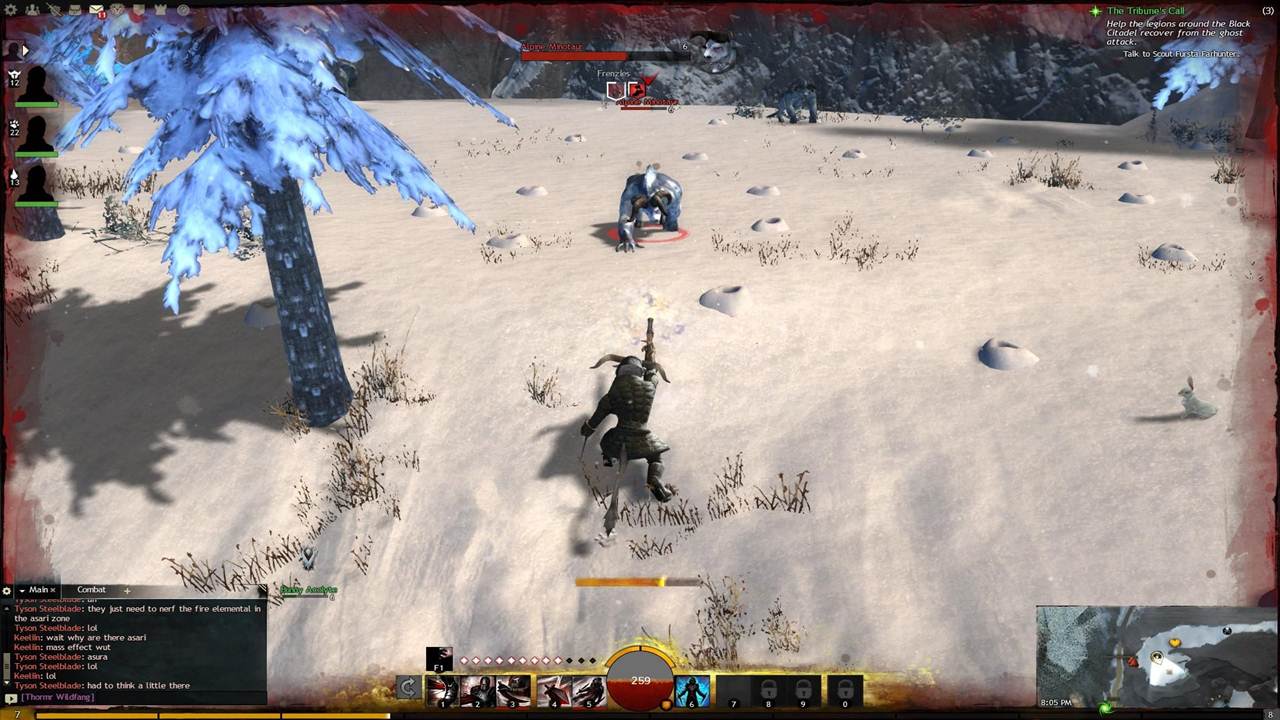This screenshot has height=720, width=1280.
Task: Add a new chat tab
Action: [127, 591]
